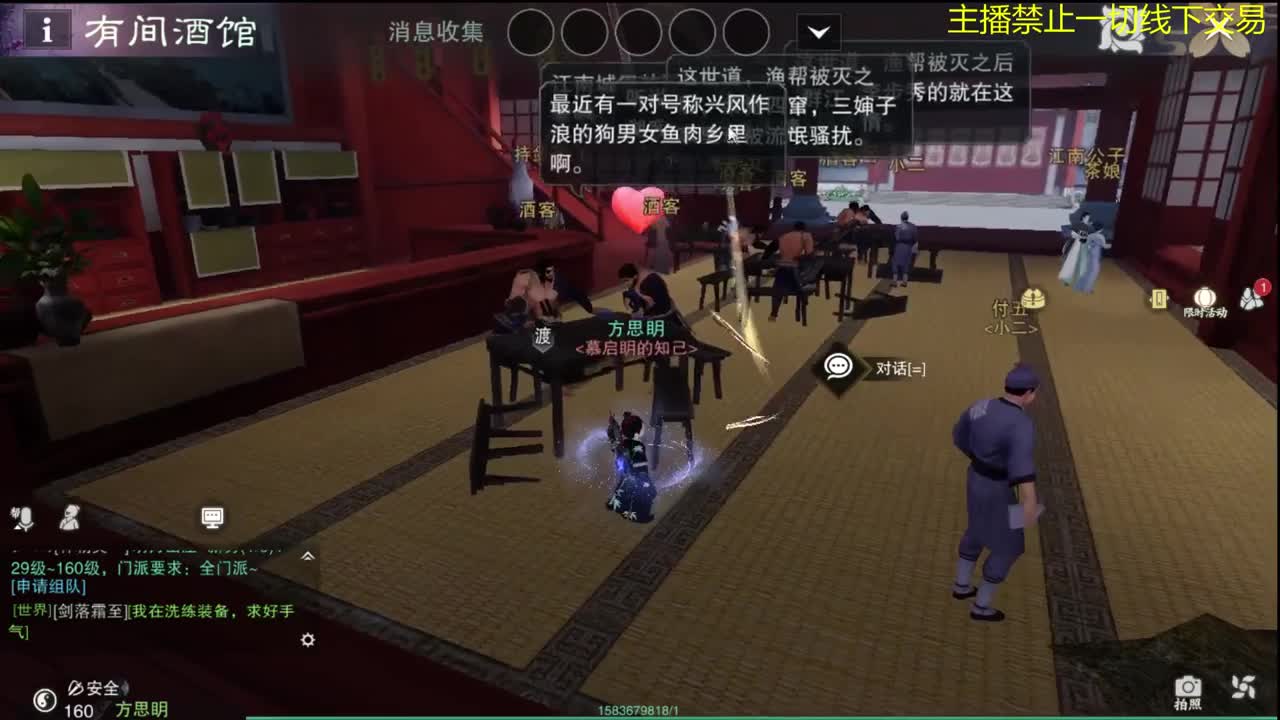Collapse the chat with the up chevron
This screenshot has height=720, width=1280.
(x=308, y=553)
